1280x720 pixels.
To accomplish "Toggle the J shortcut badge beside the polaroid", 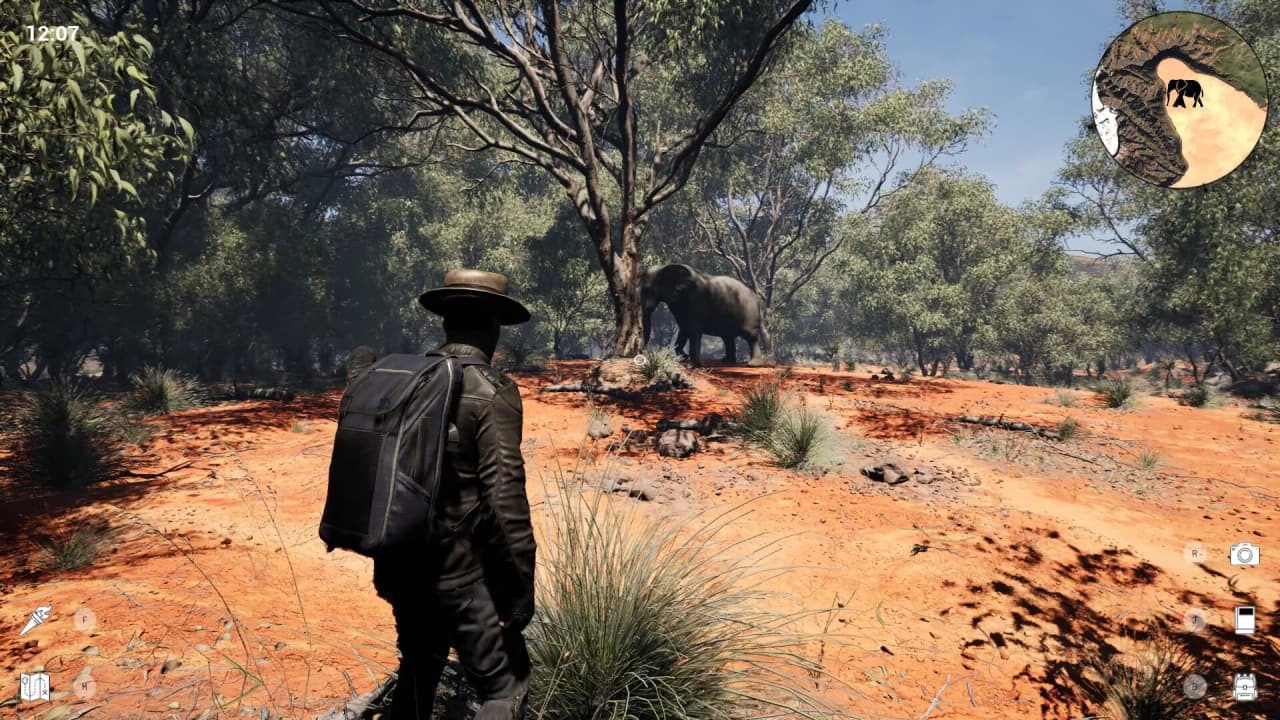I will pyautogui.click(x=1193, y=619).
